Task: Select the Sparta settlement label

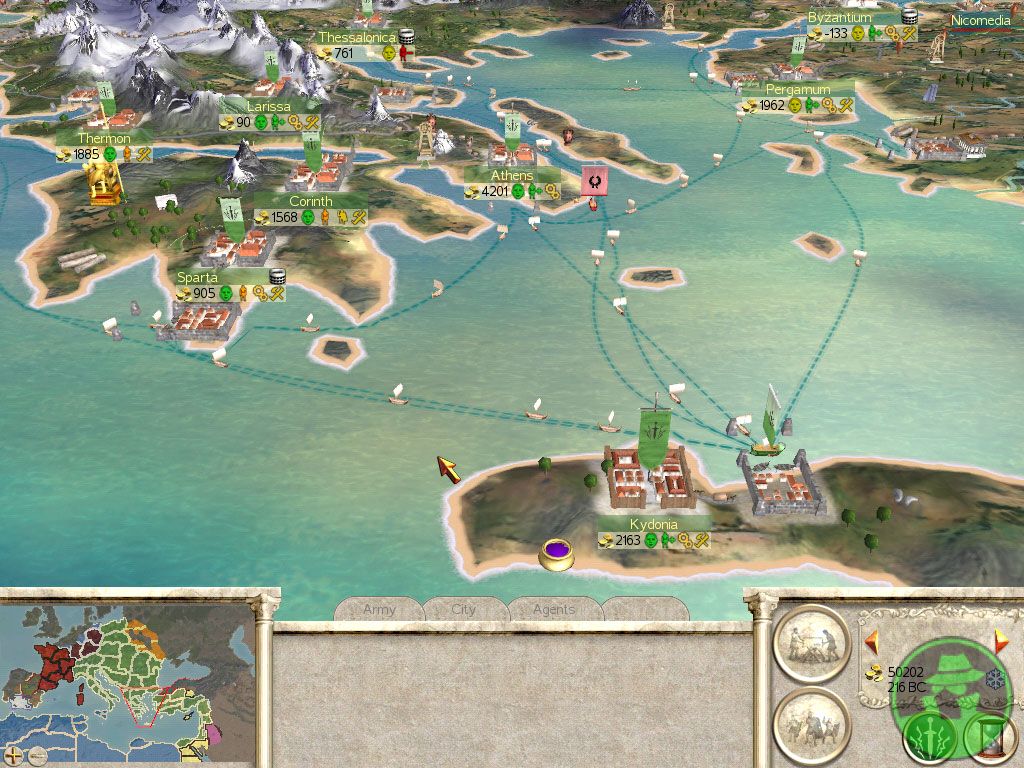Action: coord(197,277)
